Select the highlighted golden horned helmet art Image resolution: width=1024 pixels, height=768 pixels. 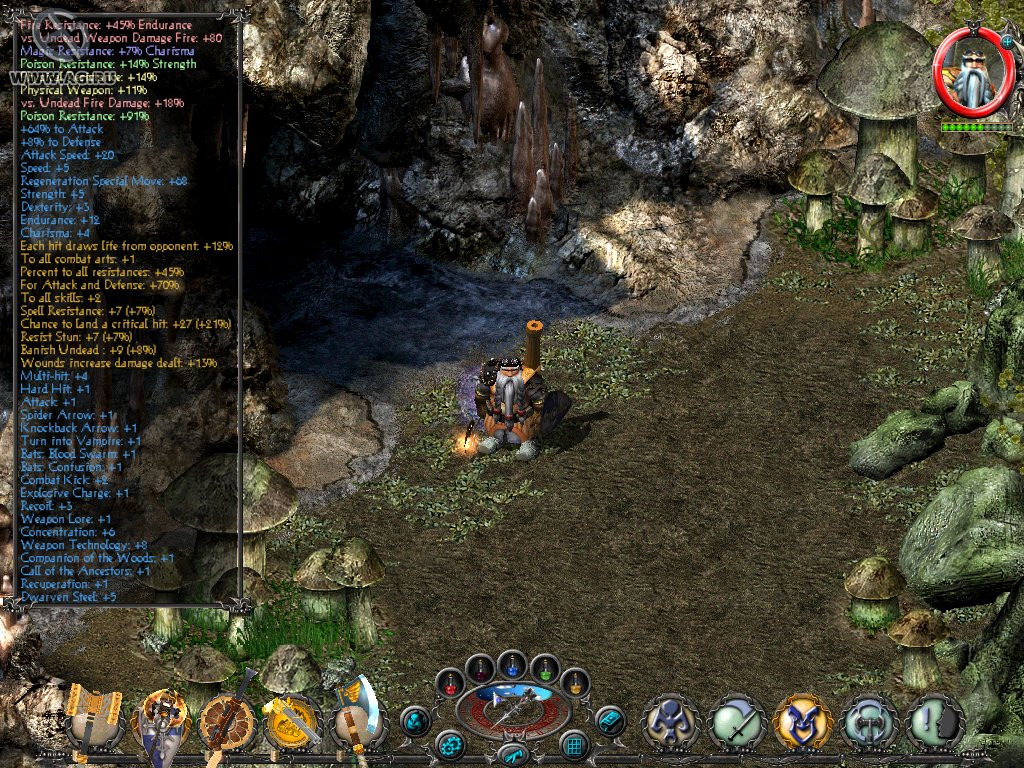point(802,721)
